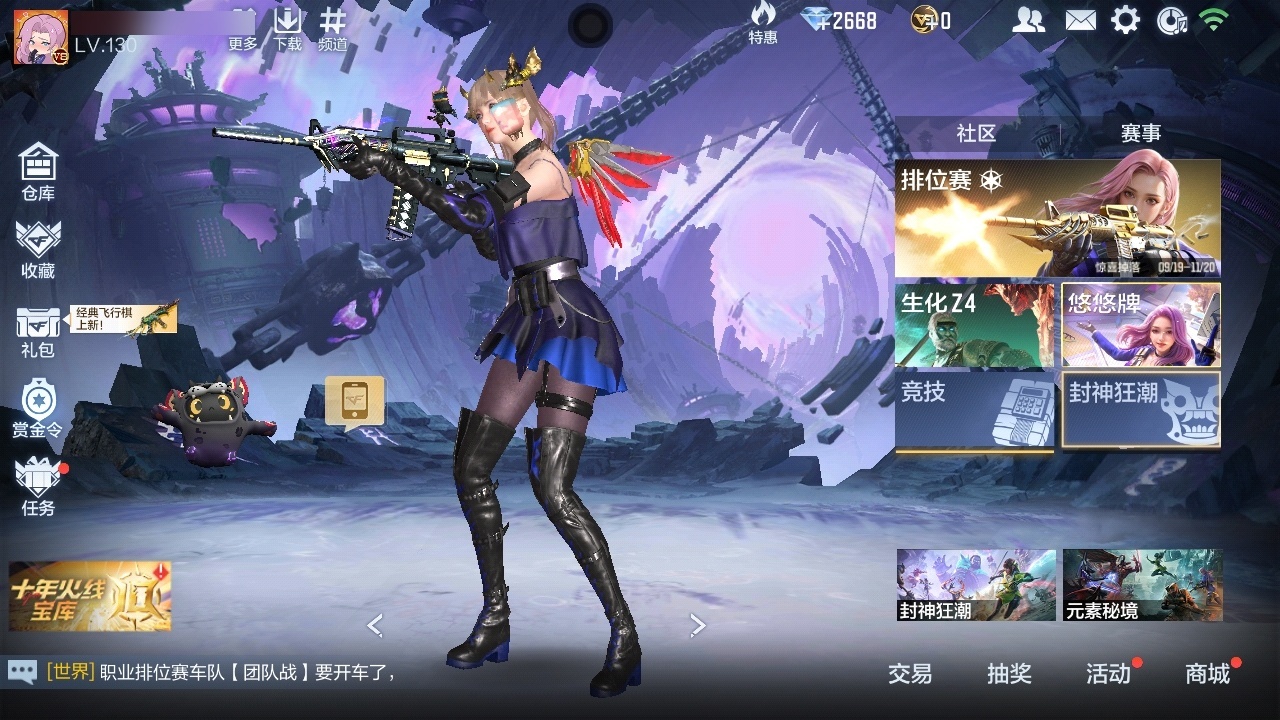
Task: Open the 特惠 special offers
Action: [x=763, y=24]
